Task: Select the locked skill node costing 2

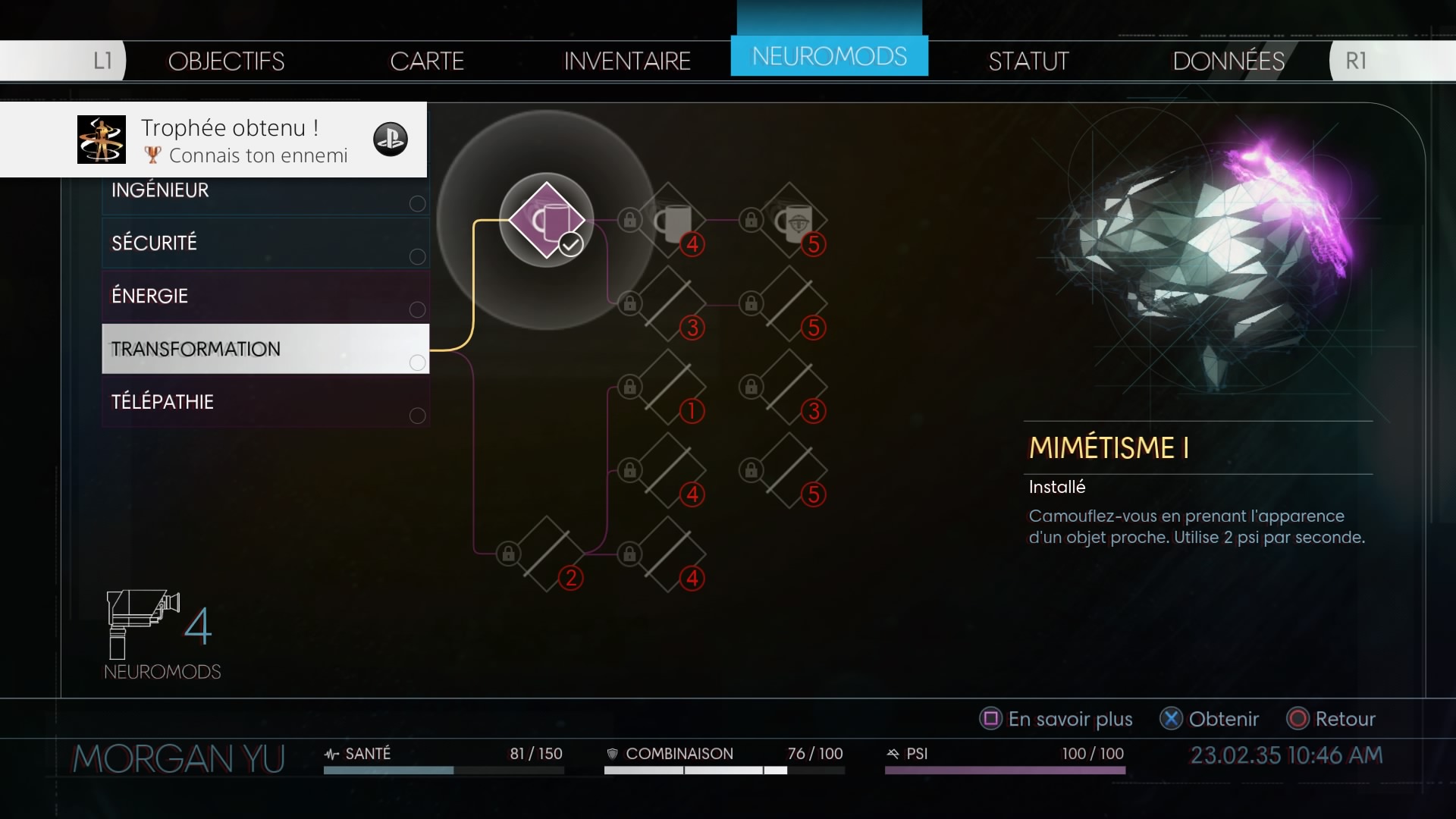Action: (547, 554)
